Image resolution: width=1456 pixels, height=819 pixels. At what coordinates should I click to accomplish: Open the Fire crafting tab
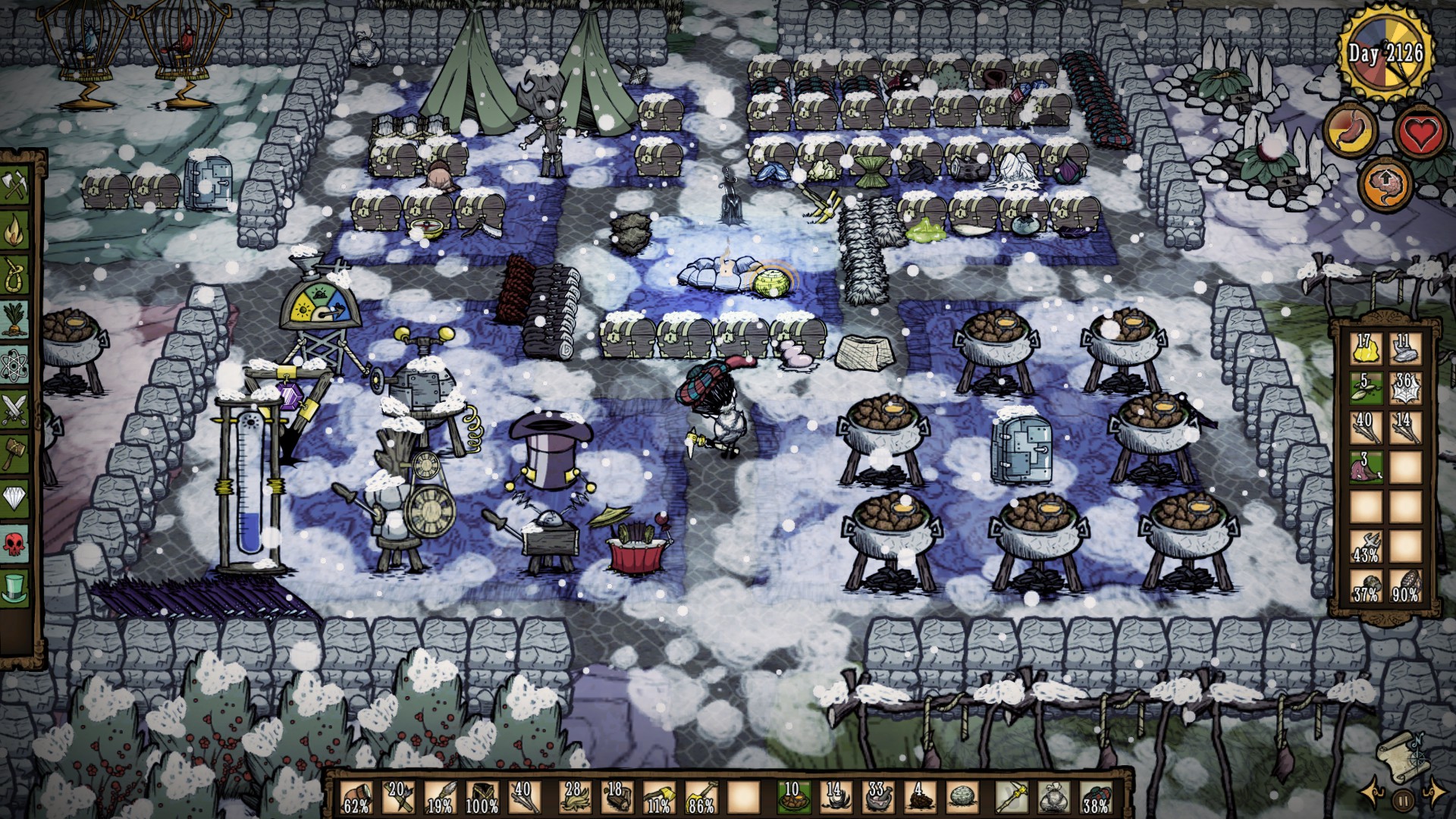pos(15,230)
